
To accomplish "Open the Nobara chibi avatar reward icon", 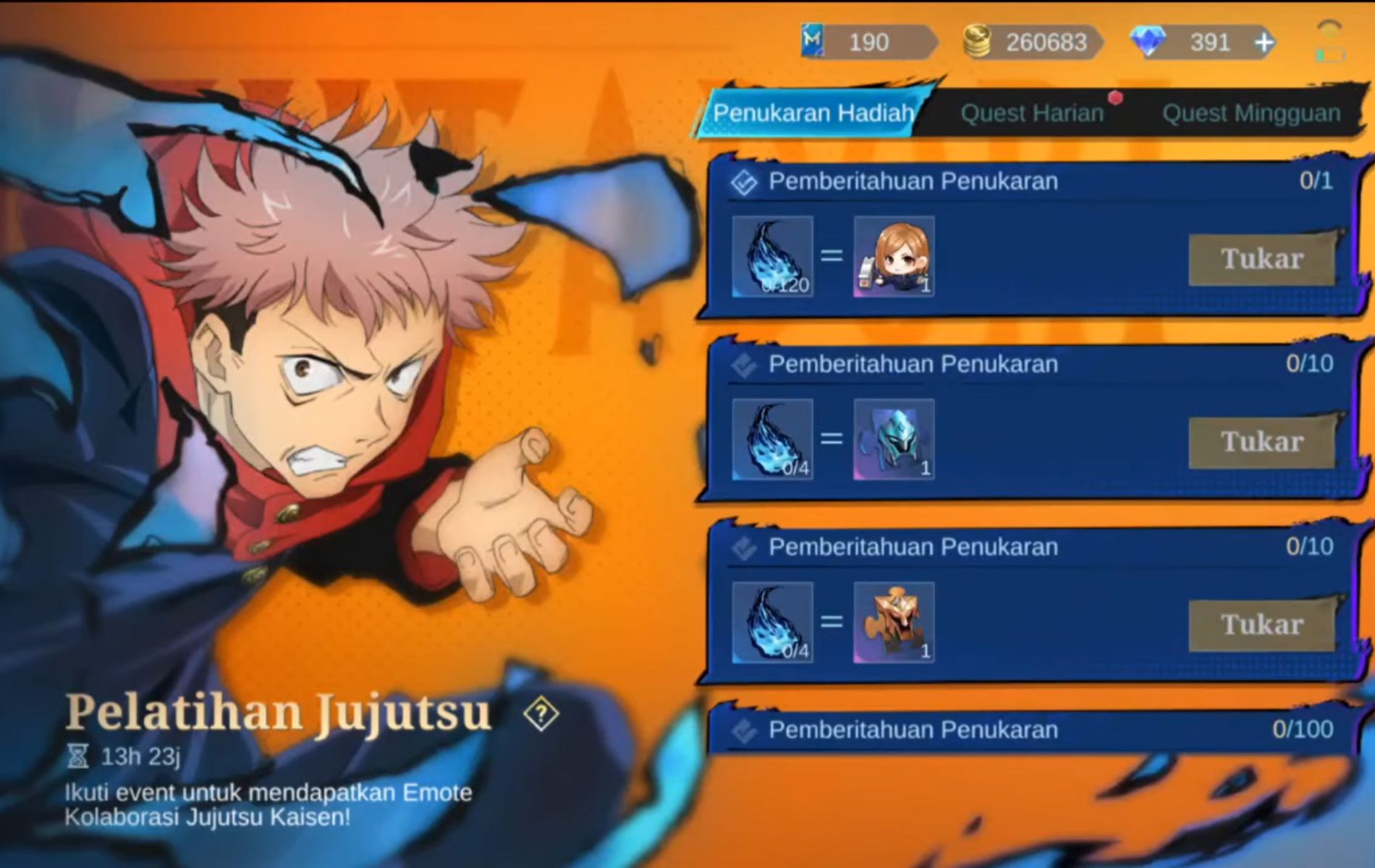I will (x=895, y=258).
